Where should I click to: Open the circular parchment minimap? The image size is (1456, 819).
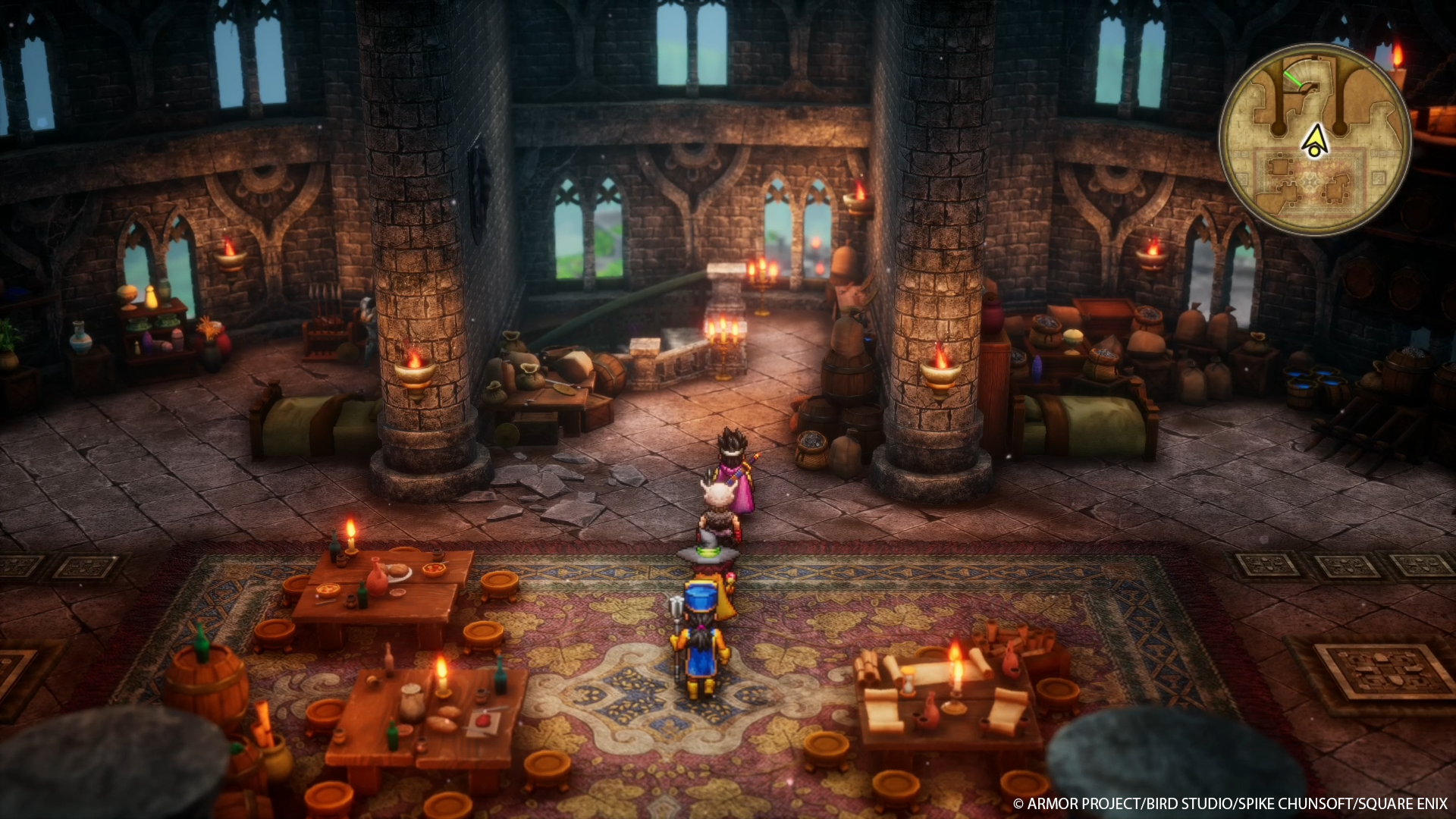1314,140
